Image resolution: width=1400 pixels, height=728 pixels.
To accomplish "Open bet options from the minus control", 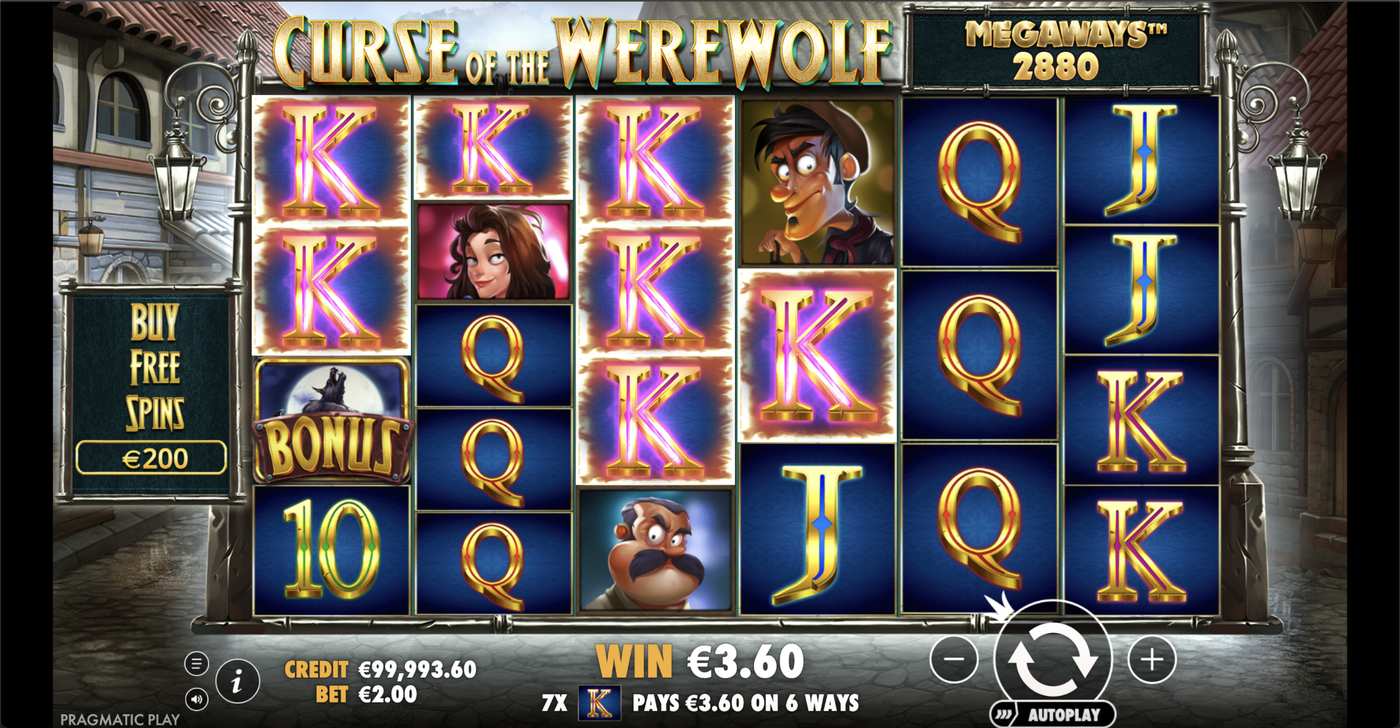I will (955, 660).
